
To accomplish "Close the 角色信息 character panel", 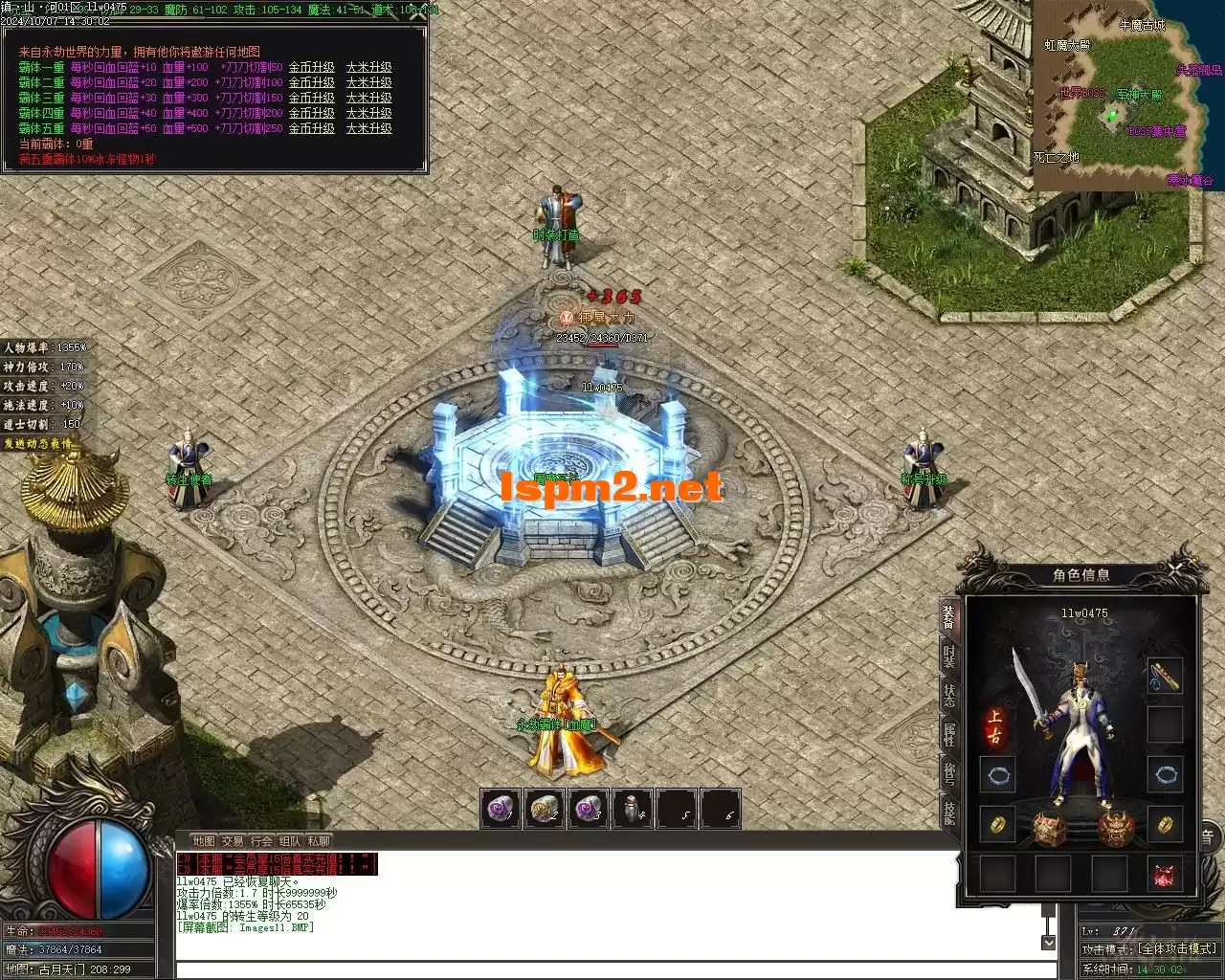I will (1175, 569).
